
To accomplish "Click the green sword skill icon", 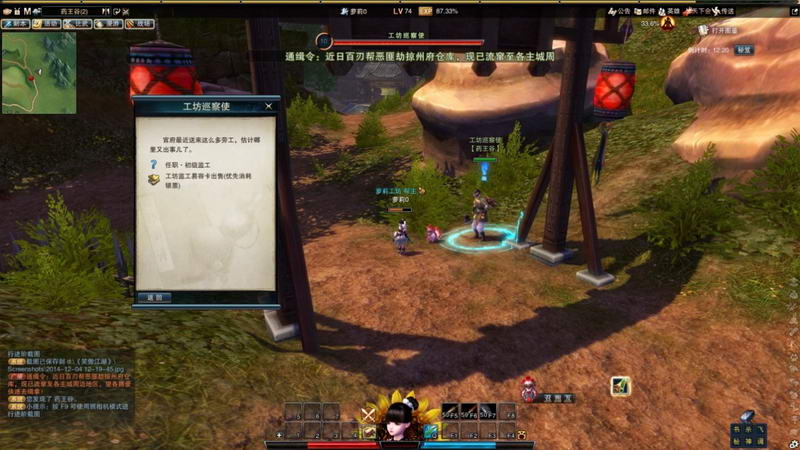I will point(620,386).
